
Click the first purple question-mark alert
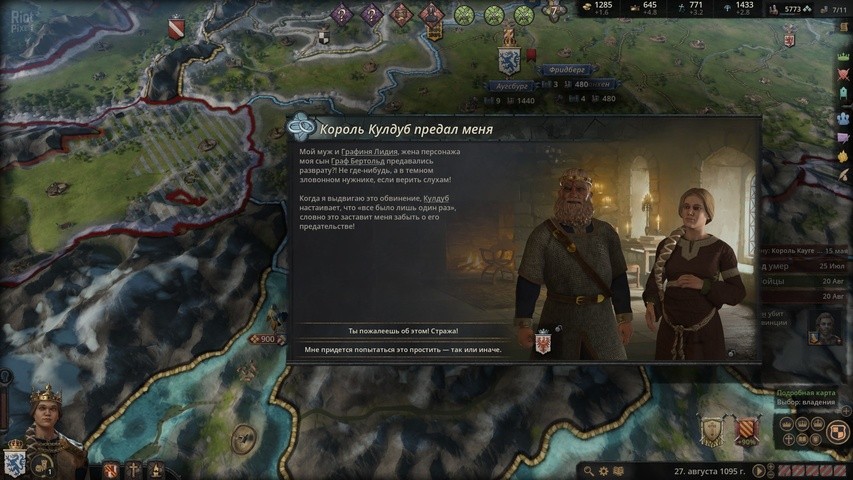click(x=342, y=15)
